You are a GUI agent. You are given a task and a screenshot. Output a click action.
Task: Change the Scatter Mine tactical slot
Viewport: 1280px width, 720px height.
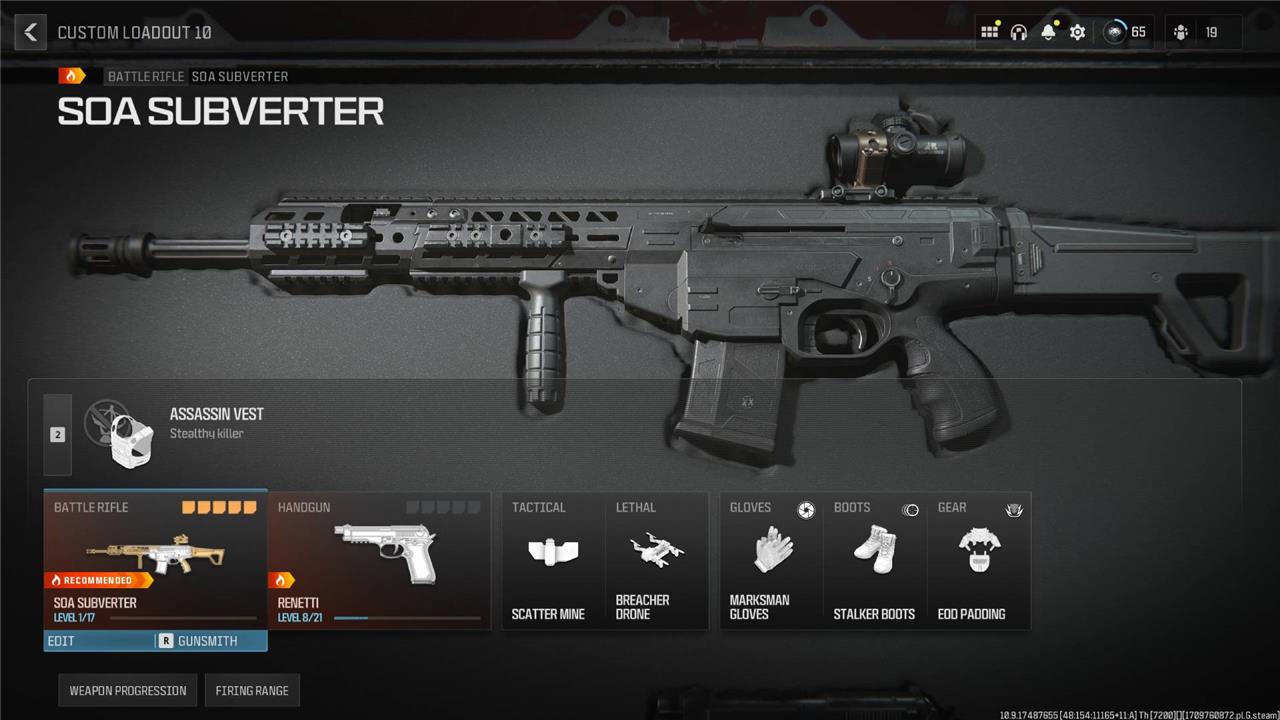coord(550,561)
